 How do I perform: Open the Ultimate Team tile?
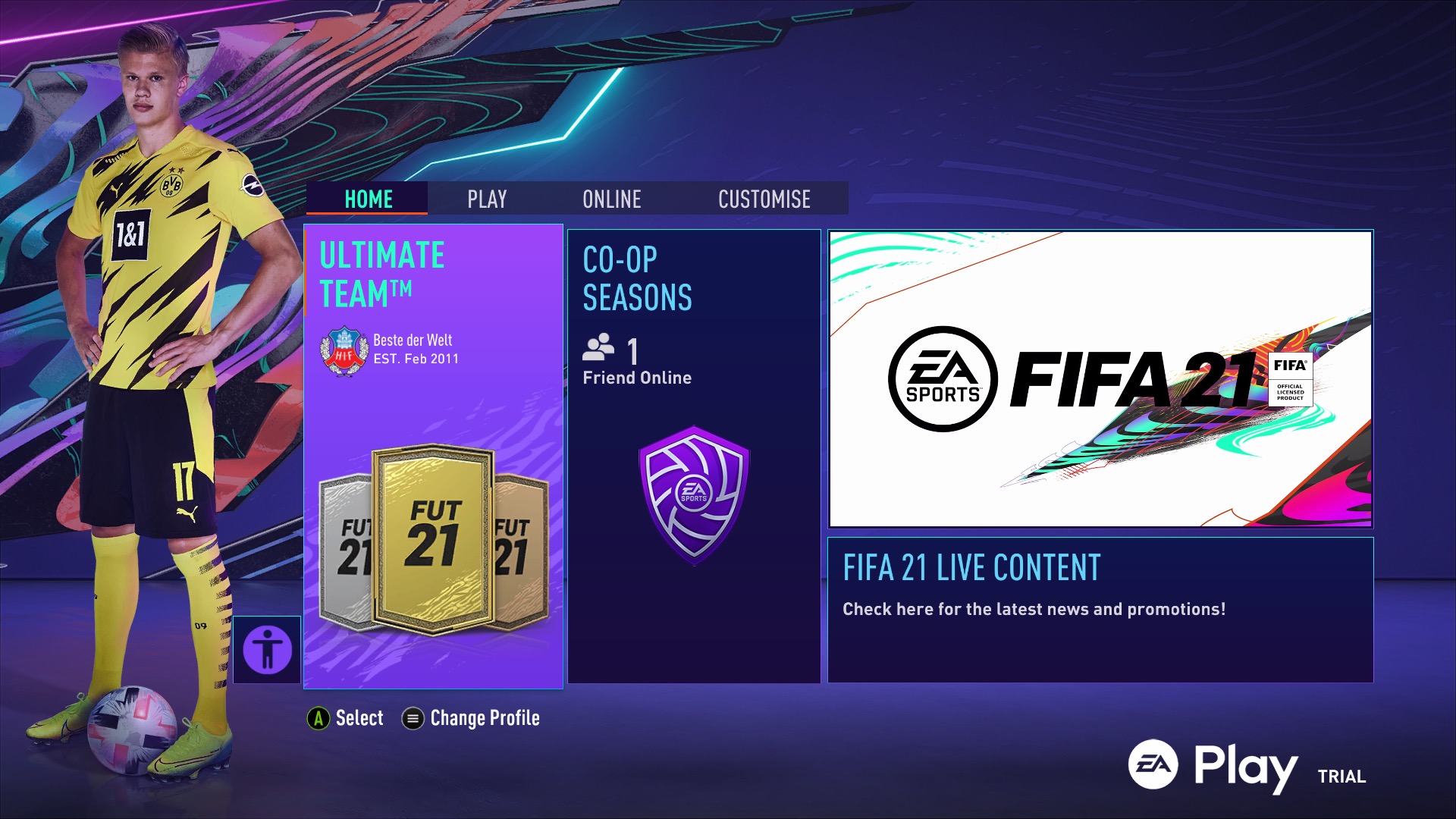433,455
